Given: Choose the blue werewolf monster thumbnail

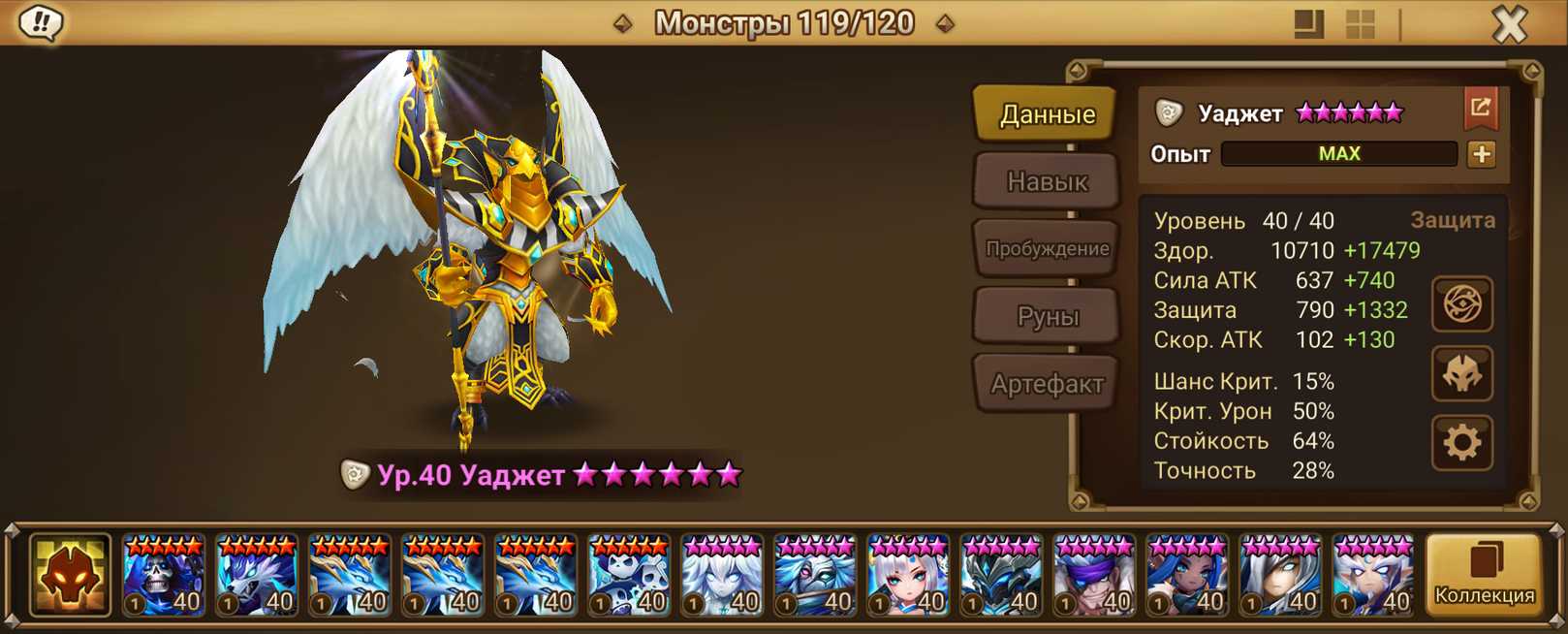Looking at the screenshot, I should tap(256, 576).
